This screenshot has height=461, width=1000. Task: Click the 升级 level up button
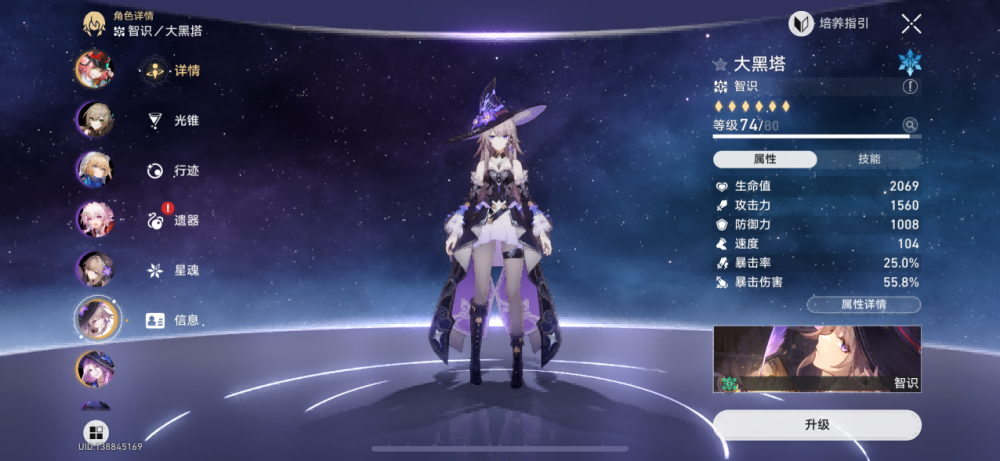817,424
